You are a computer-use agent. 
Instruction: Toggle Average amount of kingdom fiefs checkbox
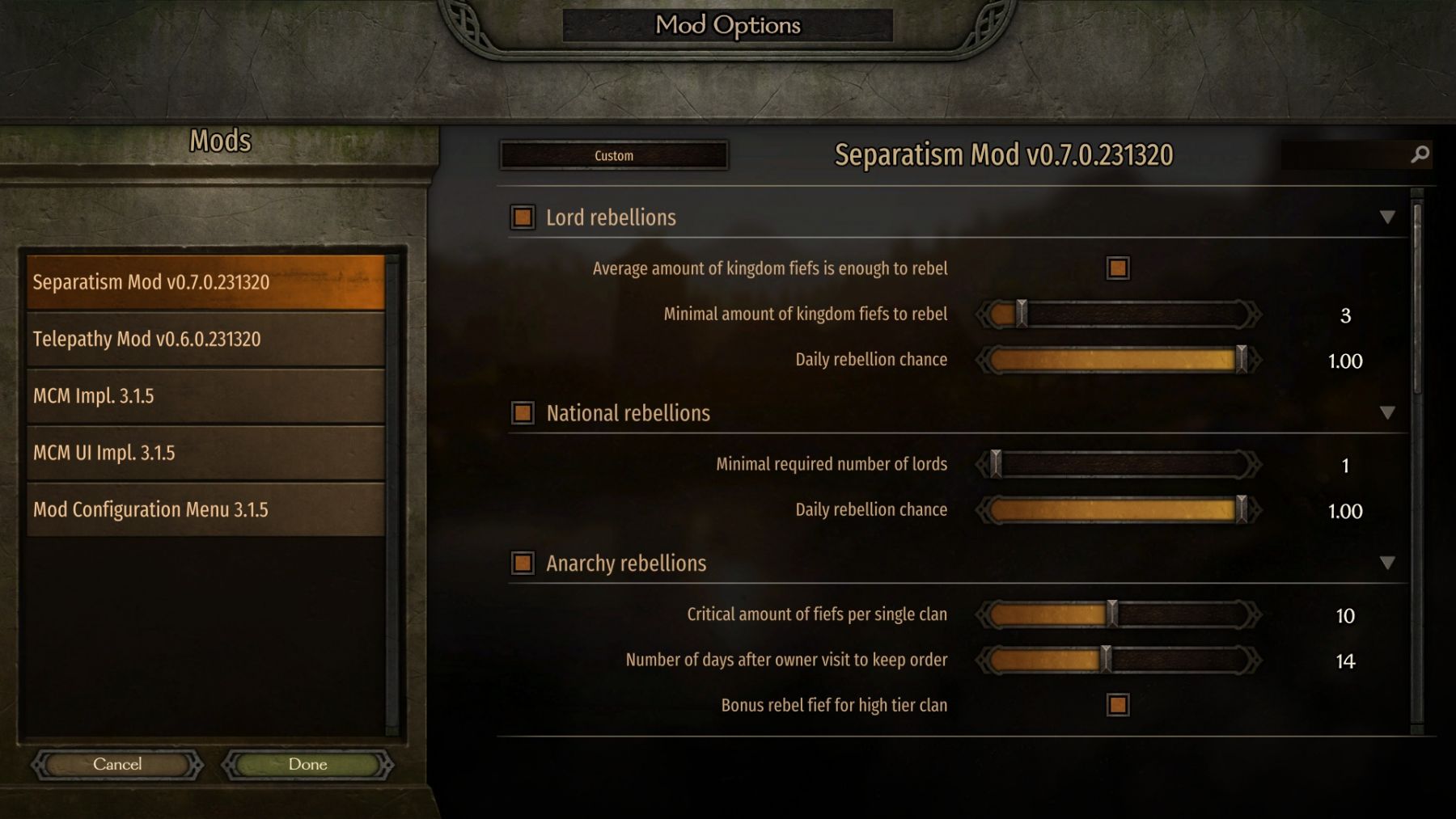[x=1118, y=268]
